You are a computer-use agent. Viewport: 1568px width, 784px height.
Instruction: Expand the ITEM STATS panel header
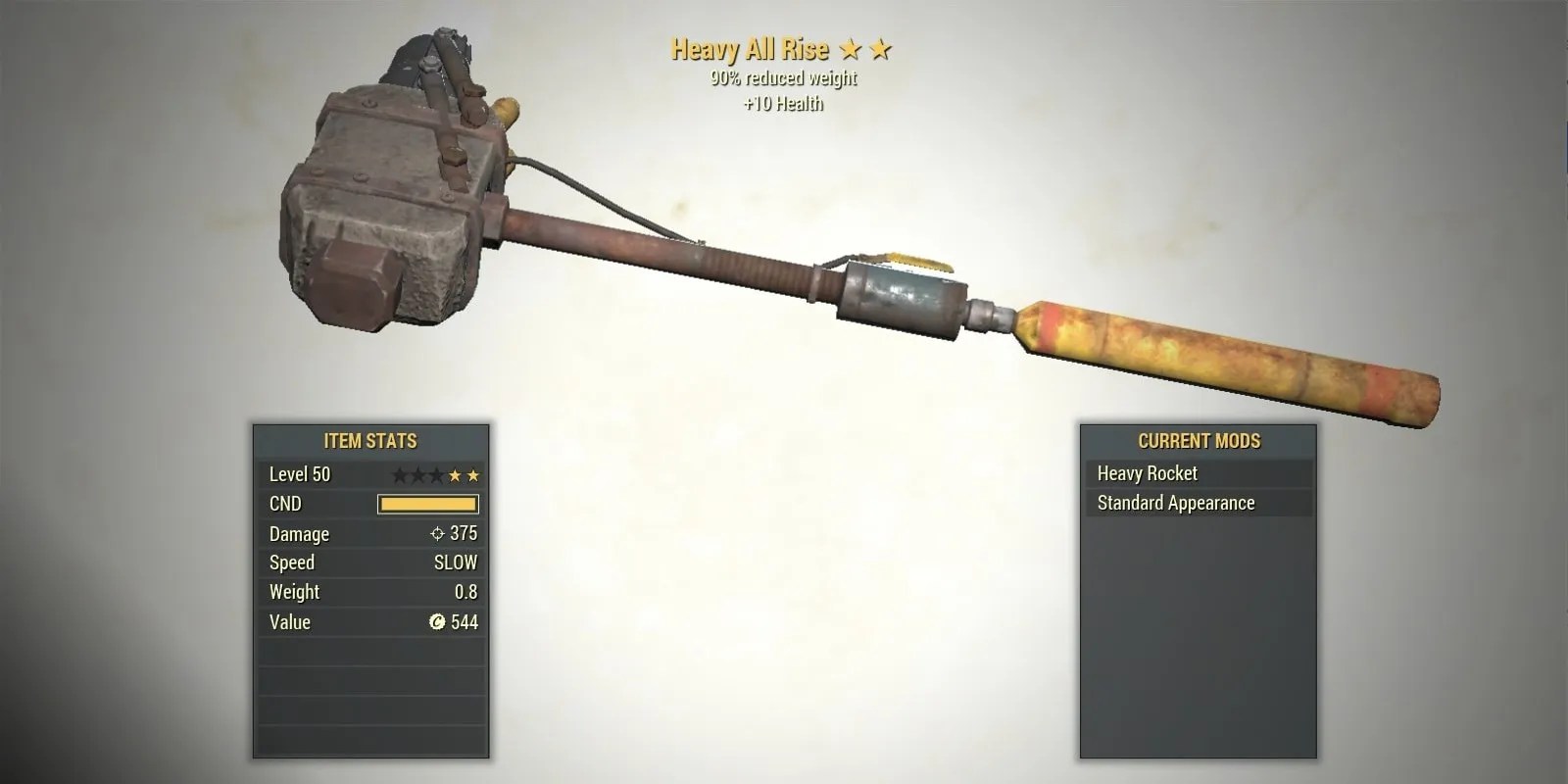click(x=371, y=442)
